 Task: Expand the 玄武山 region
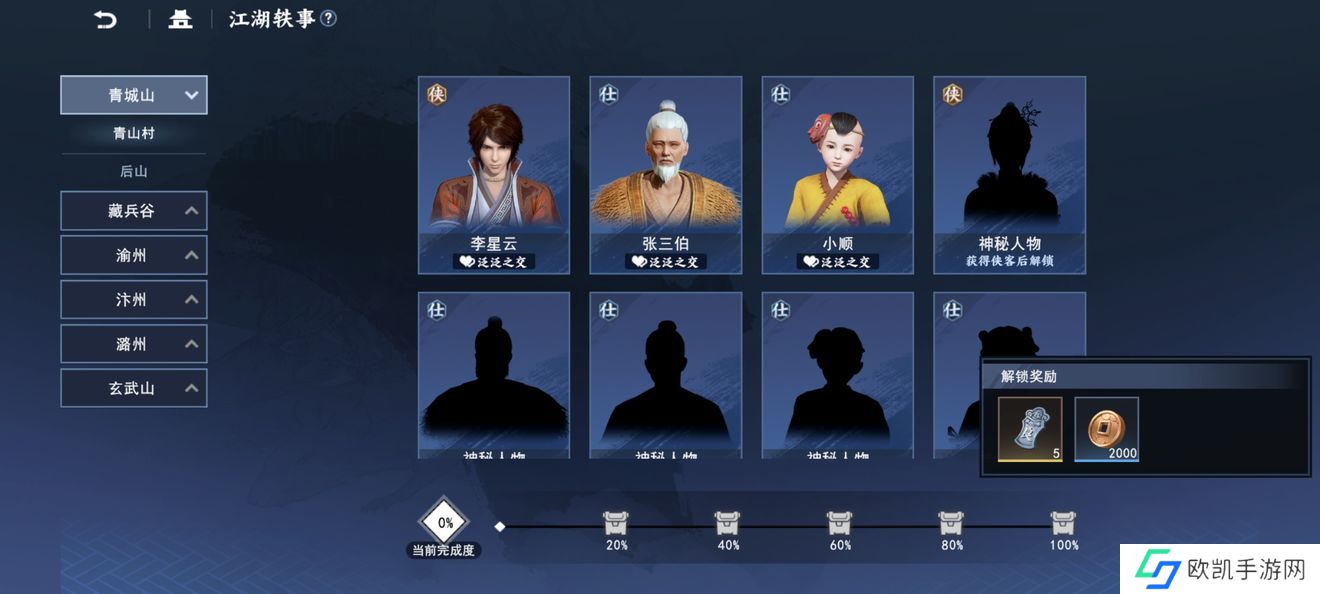[x=134, y=387]
